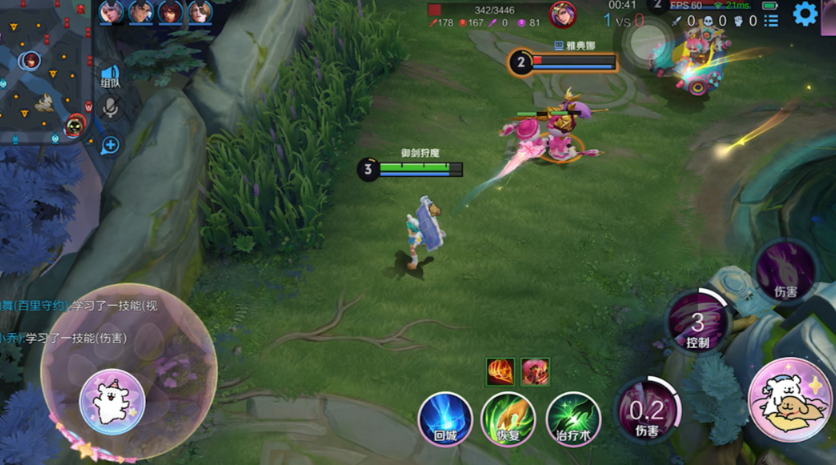Trigger the 伤害 skill showing 0.2 cooldown

tap(647, 411)
